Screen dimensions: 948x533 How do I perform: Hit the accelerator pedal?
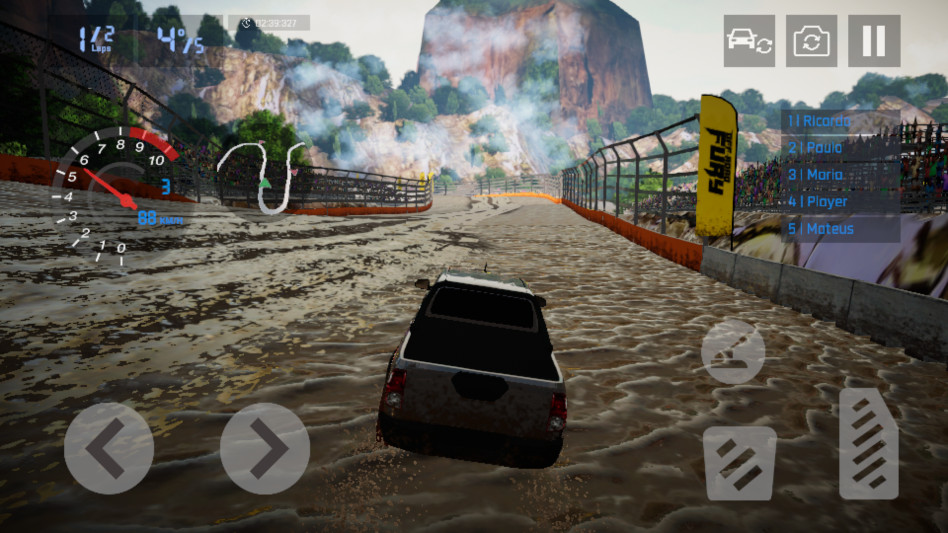(868, 443)
